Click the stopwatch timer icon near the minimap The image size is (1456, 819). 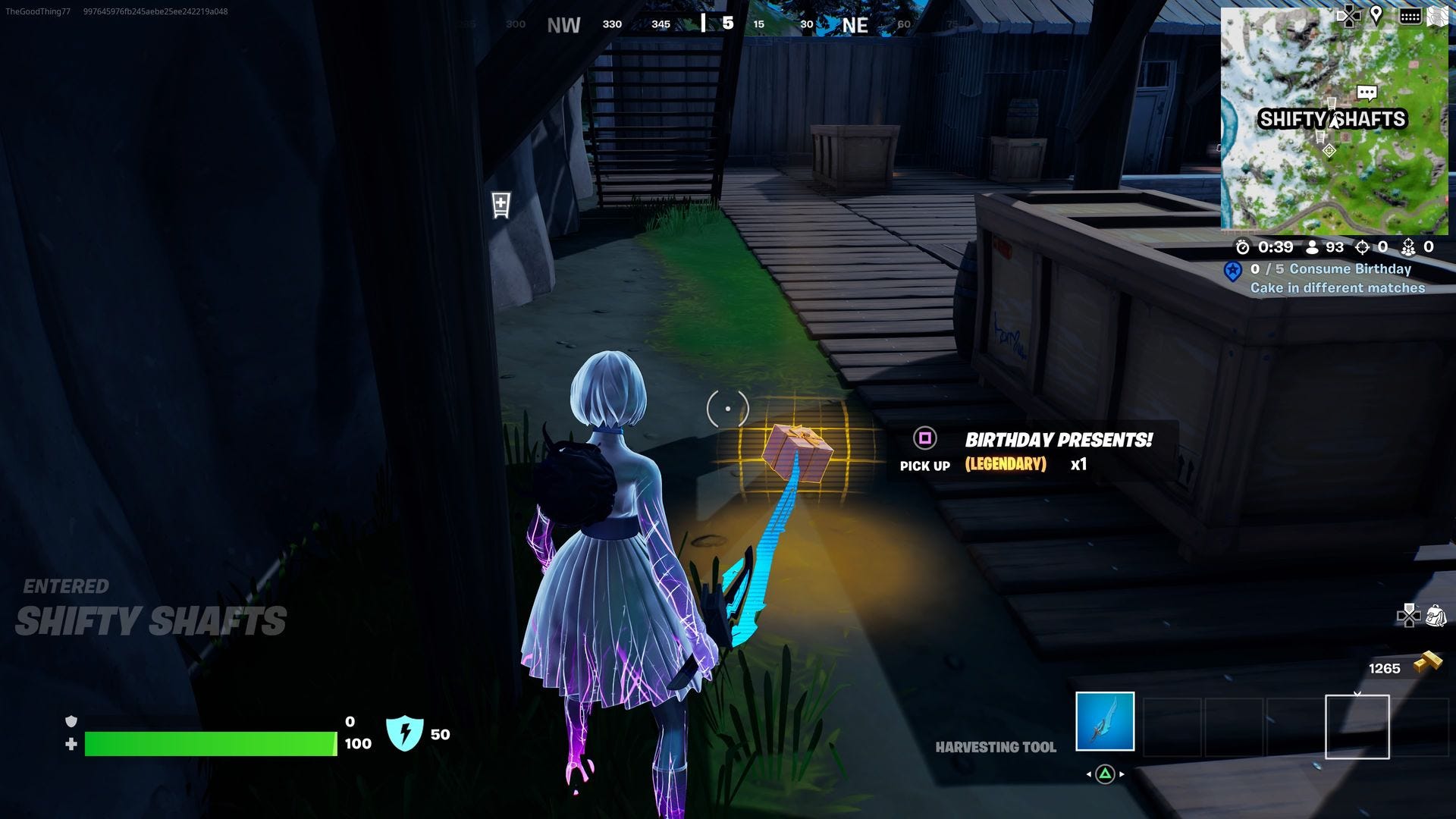coord(1243,248)
